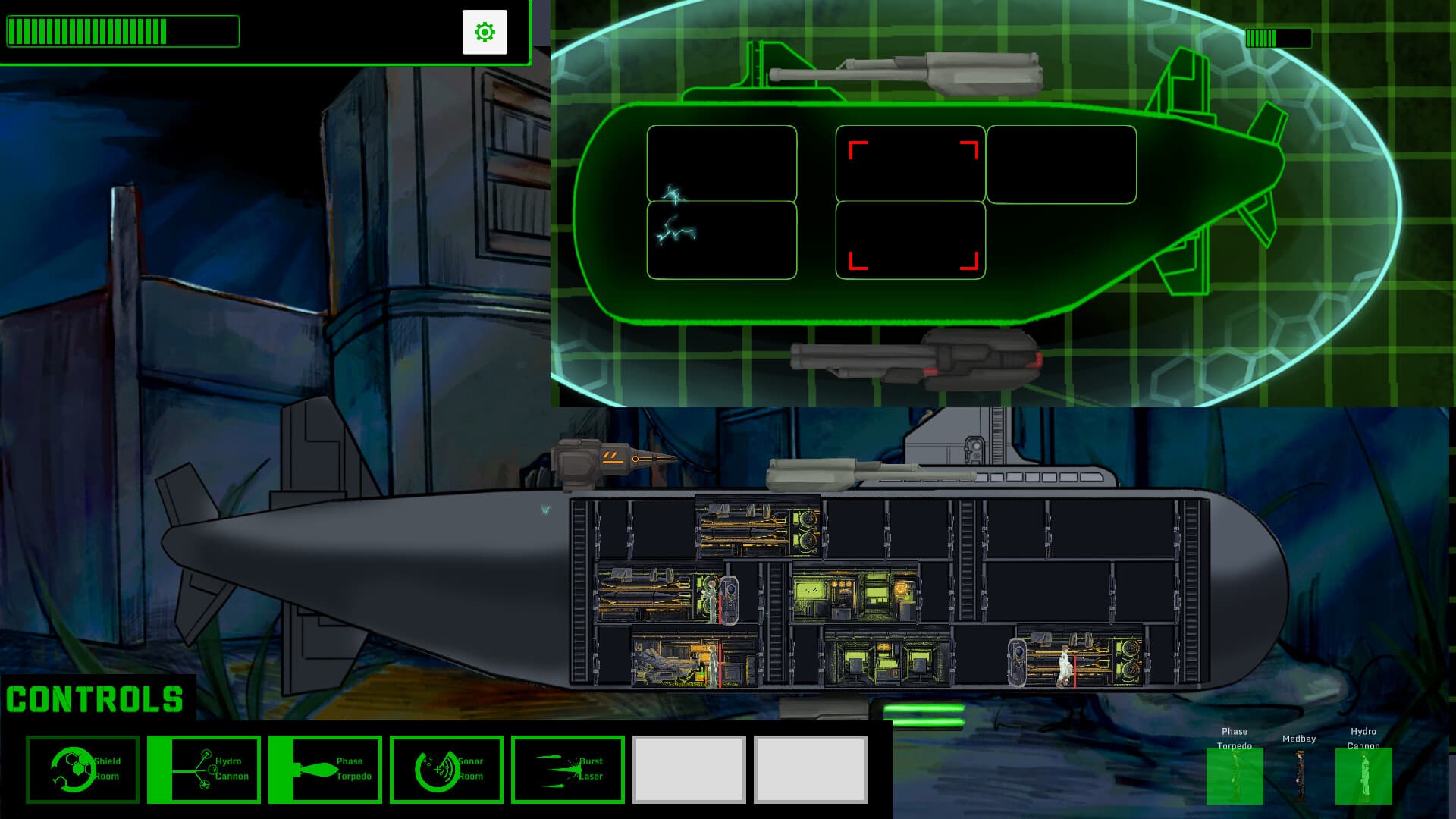
Task: Click the second empty weapon slot
Action: tap(811, 770)
